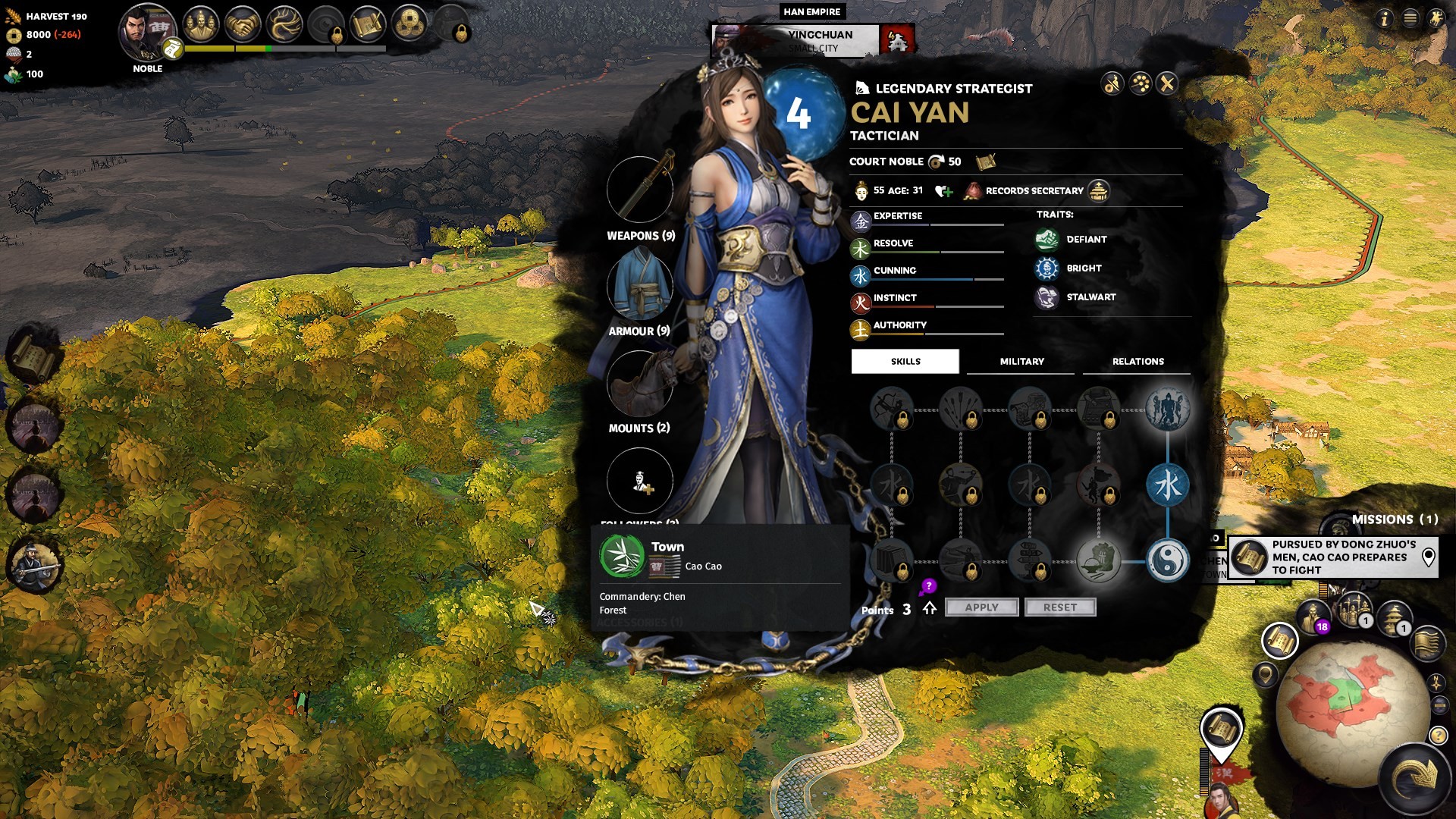1456x819 pixels.
Task: Open the characters list with badge 18
Action: tap(1313, 616)
